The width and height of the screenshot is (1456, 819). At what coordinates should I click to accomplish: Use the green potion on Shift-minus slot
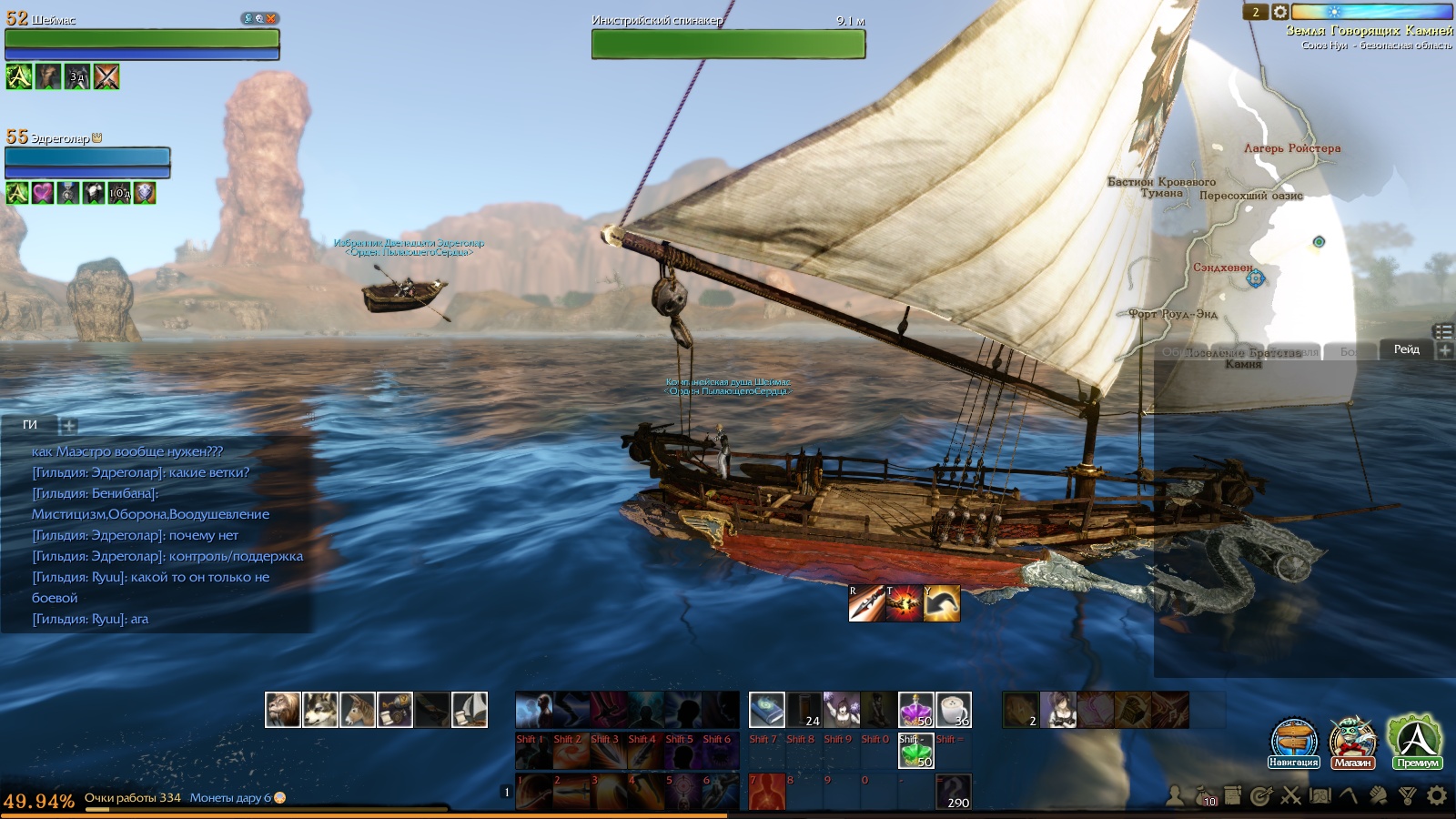coord(915,751)
